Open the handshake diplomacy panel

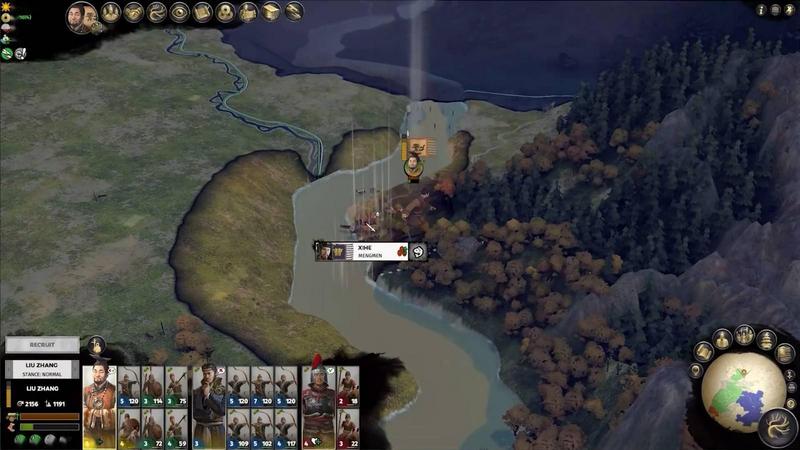pyautogui.click(x=134, y=12)
